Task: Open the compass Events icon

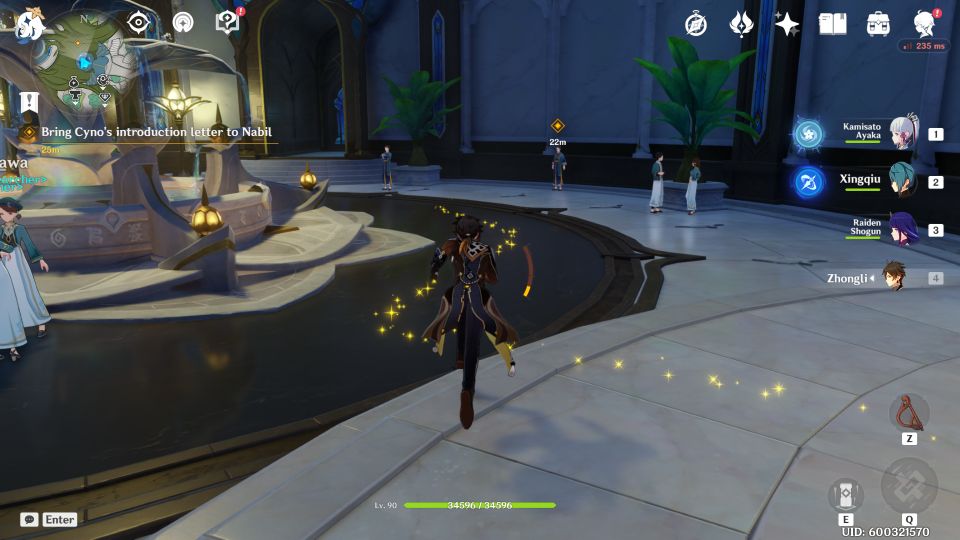Action: (696, 24)
